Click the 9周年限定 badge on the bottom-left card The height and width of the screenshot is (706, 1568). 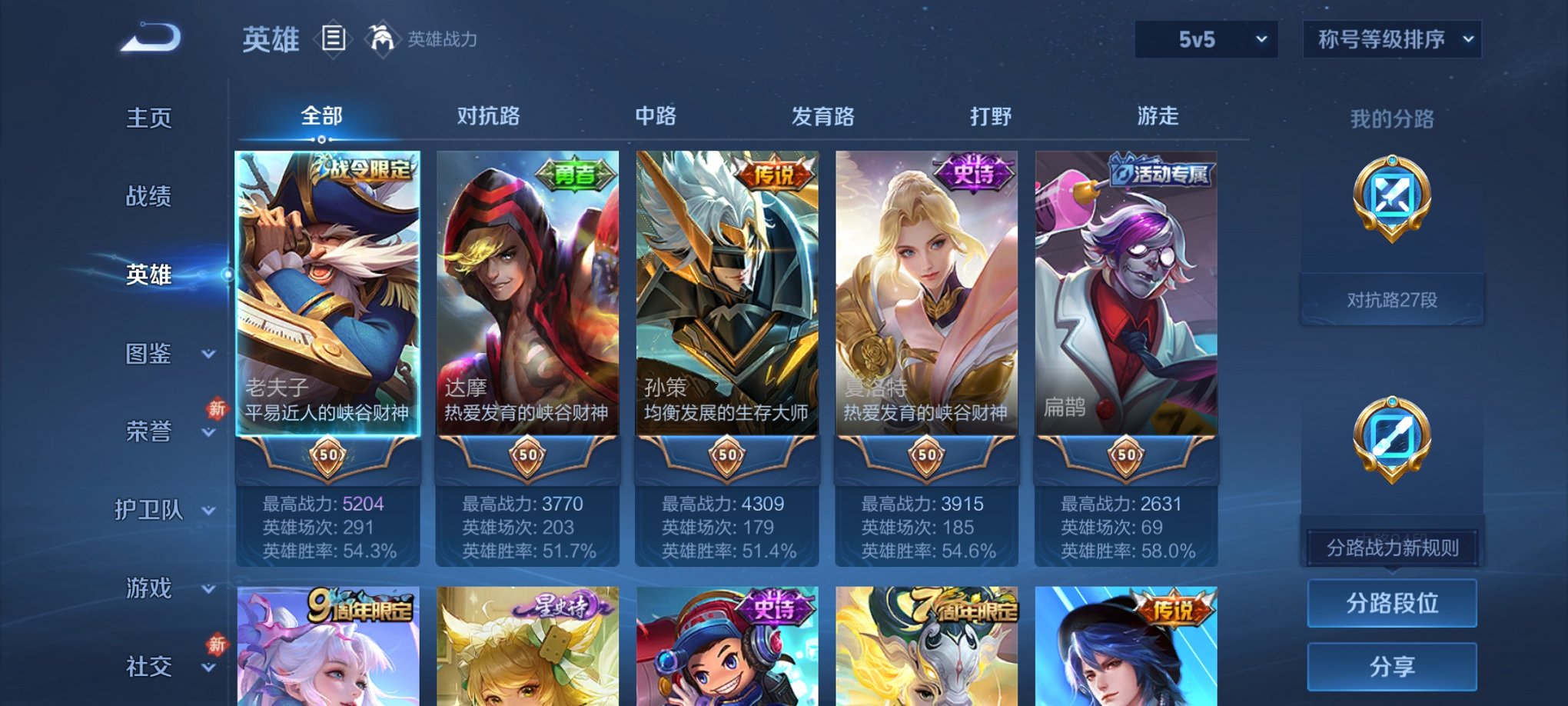point(360,606)
